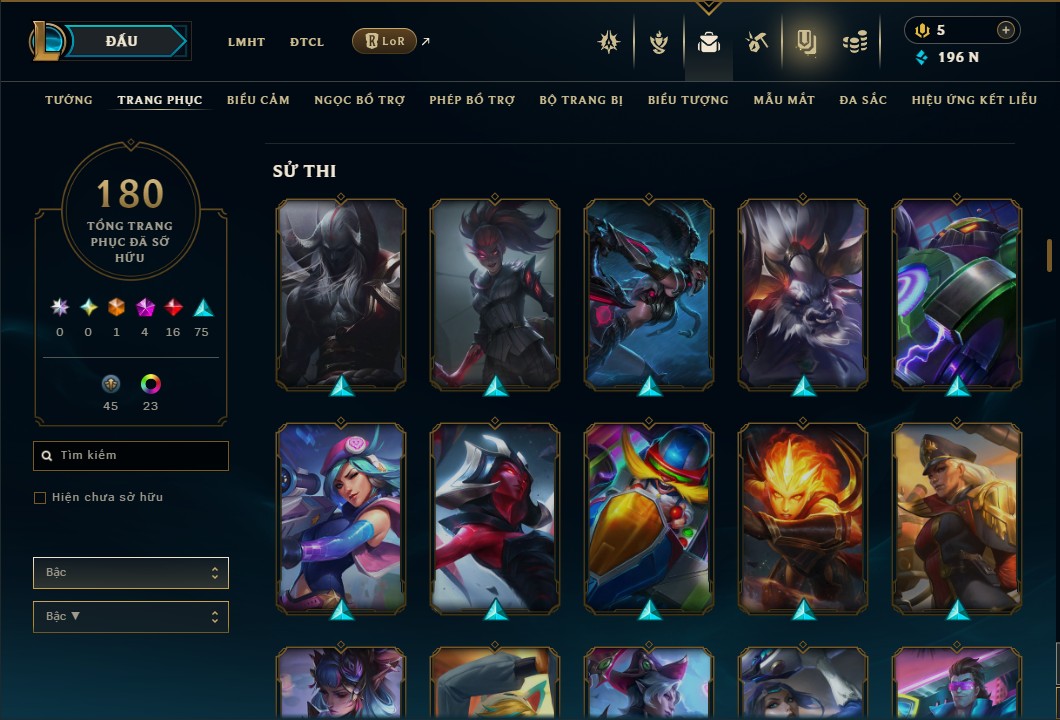The width and height of the screenshot is (1060, 720).
Task: View the MẪU MẮT tab
Action: pyautogui.click(x=784, y=100)
